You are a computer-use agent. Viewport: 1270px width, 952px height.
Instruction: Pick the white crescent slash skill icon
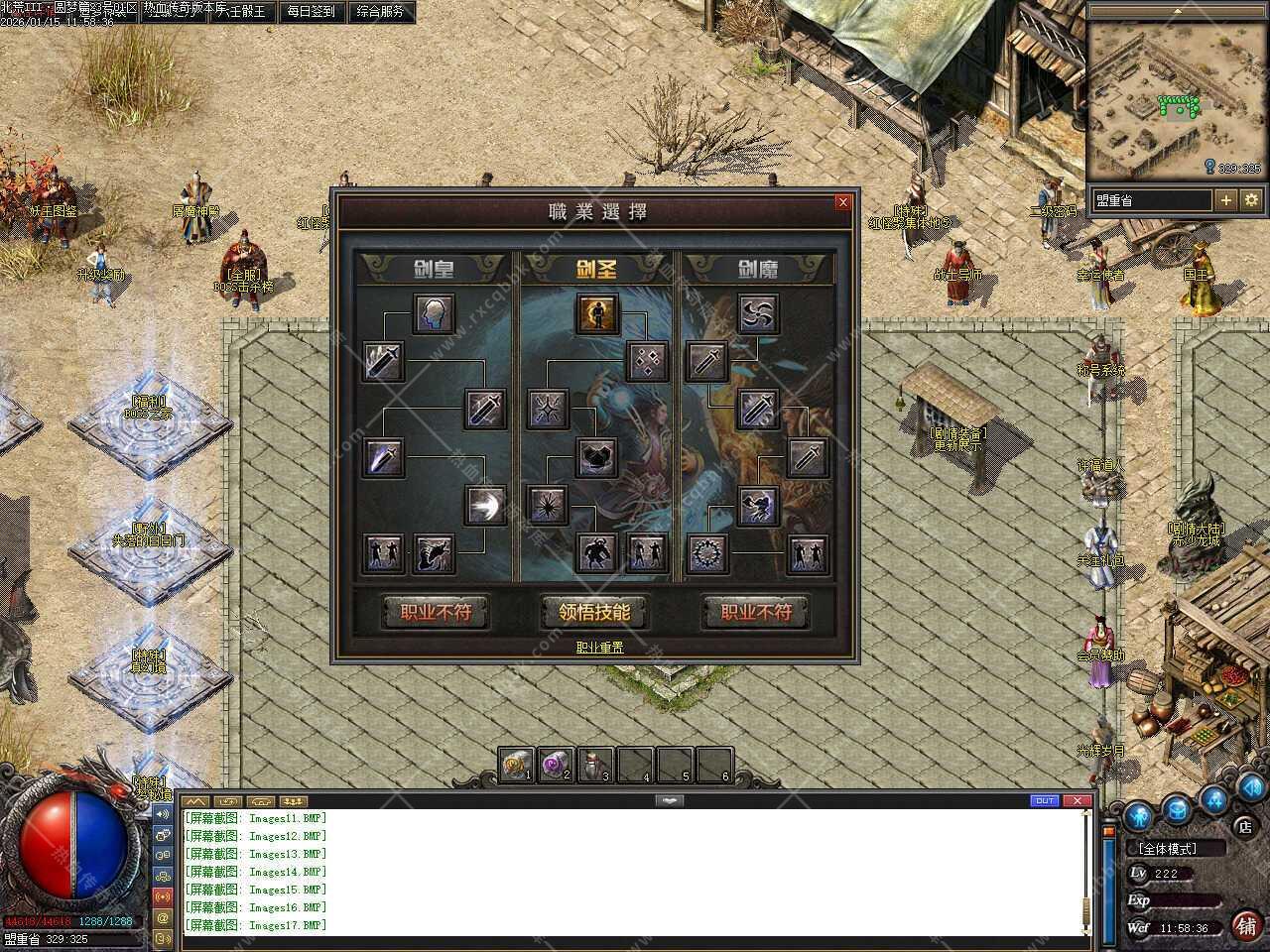[x=485, y=505]
